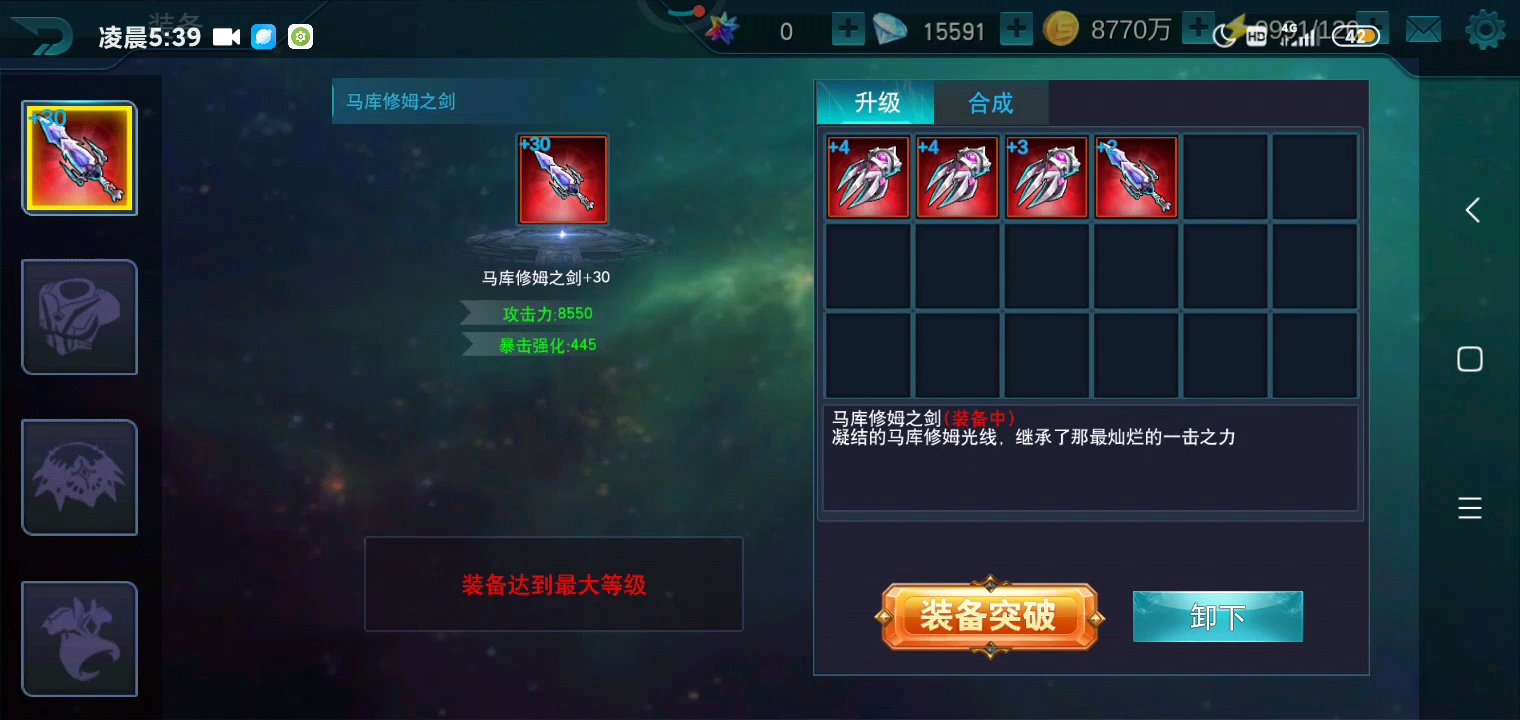Tap the battery level indicator showing 42
Image resolution: width=1520 pixels, height=720 pixels.
point(1357,33)
